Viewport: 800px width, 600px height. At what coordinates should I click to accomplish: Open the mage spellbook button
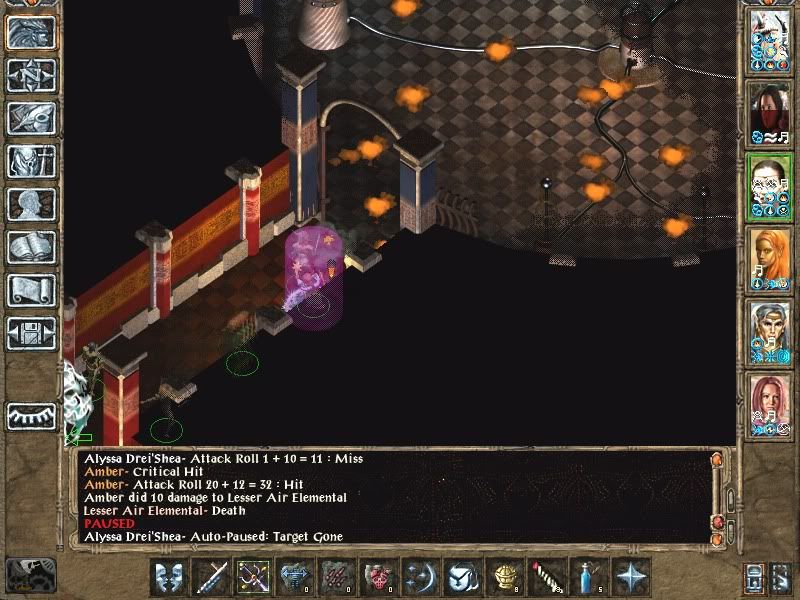point(31,247)
